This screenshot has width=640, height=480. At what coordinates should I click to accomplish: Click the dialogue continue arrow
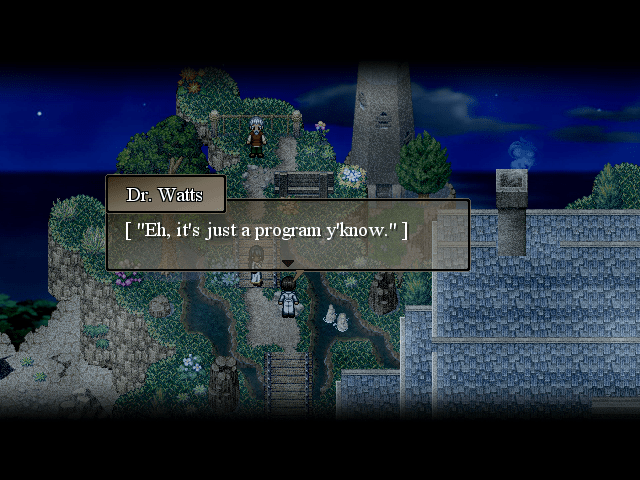(x=287, y=263)
